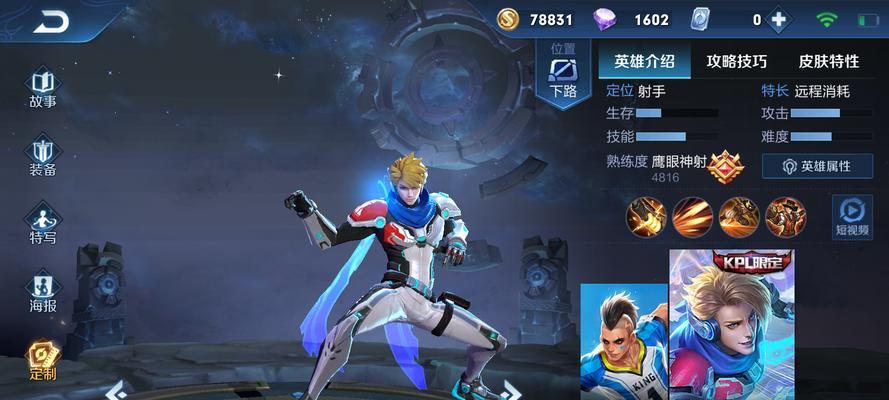The width and height of the screenshot is (889, 400).
Task: Play the 短视频 short video
Action: (852, 216)
